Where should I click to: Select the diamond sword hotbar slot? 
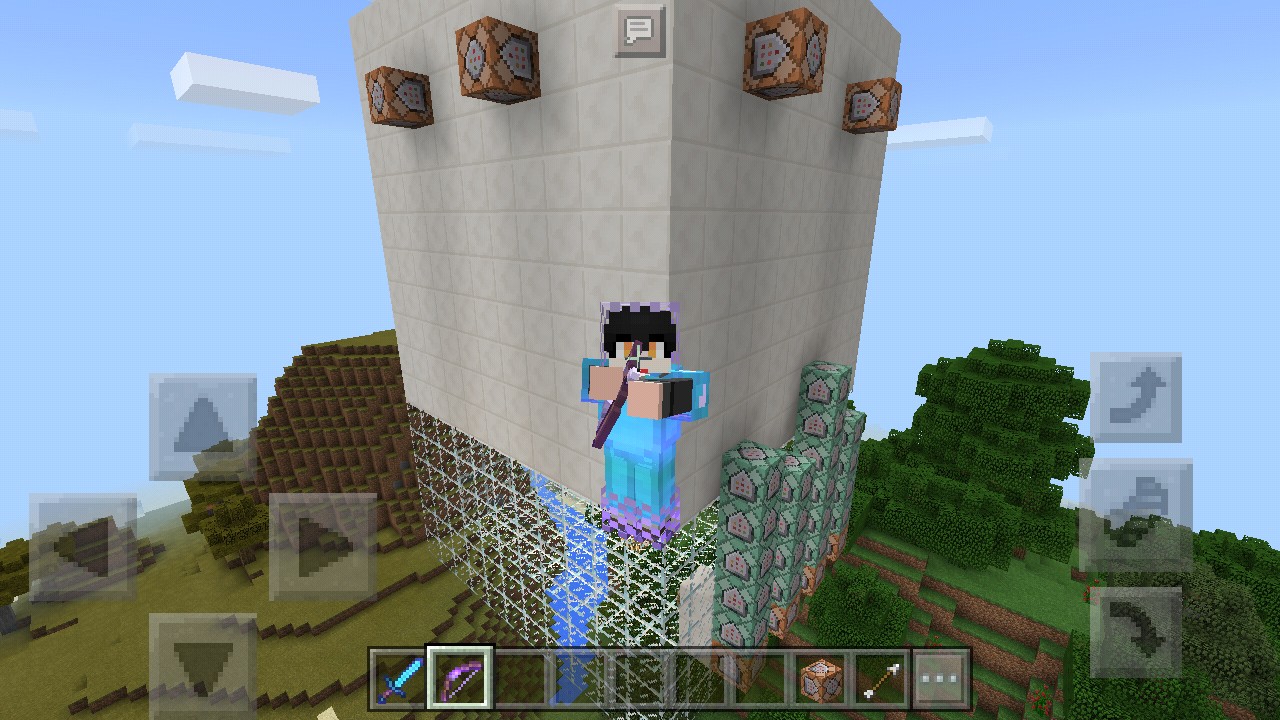[x=397, y=679]
